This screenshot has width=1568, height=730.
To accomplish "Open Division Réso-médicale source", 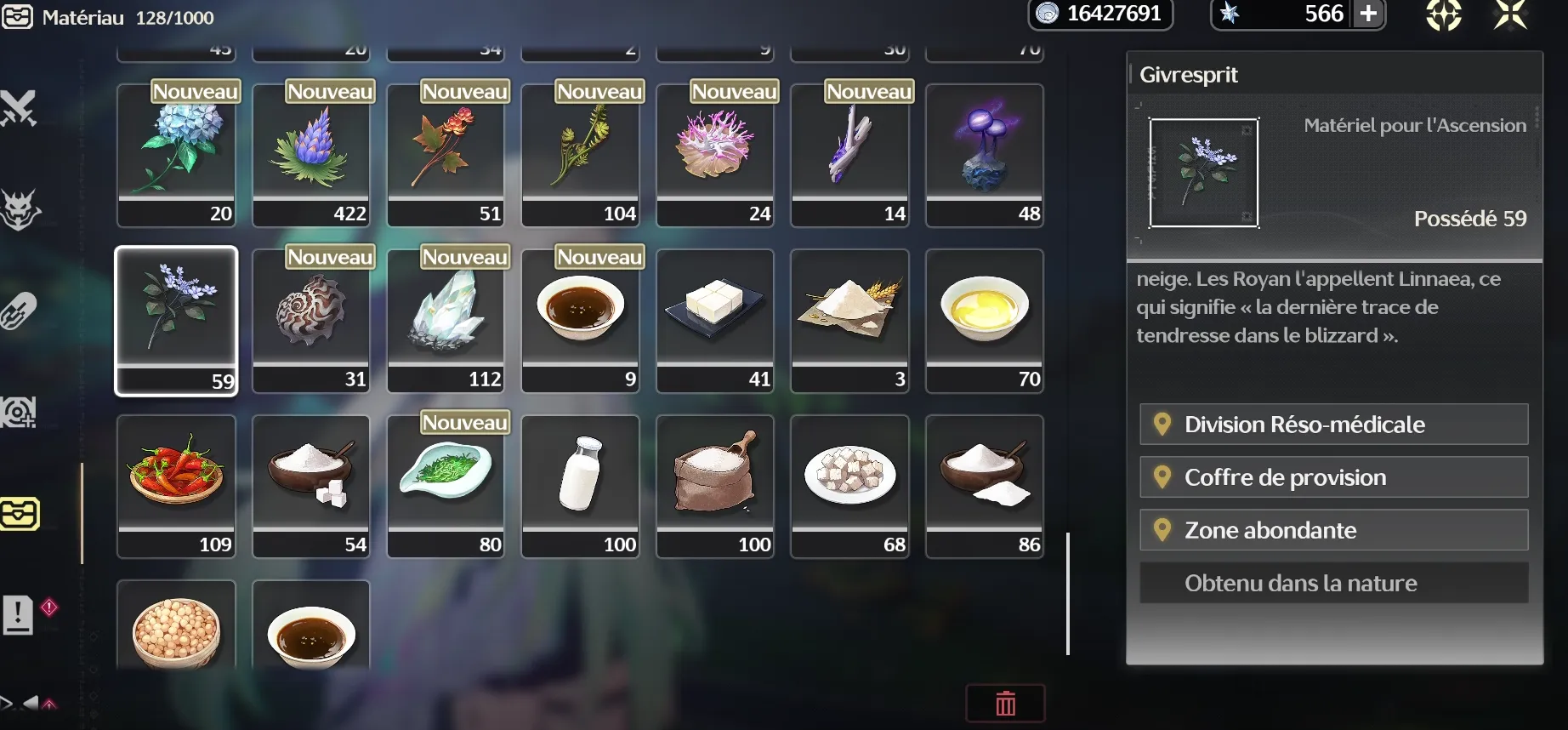I will (x=1333, y=425).
